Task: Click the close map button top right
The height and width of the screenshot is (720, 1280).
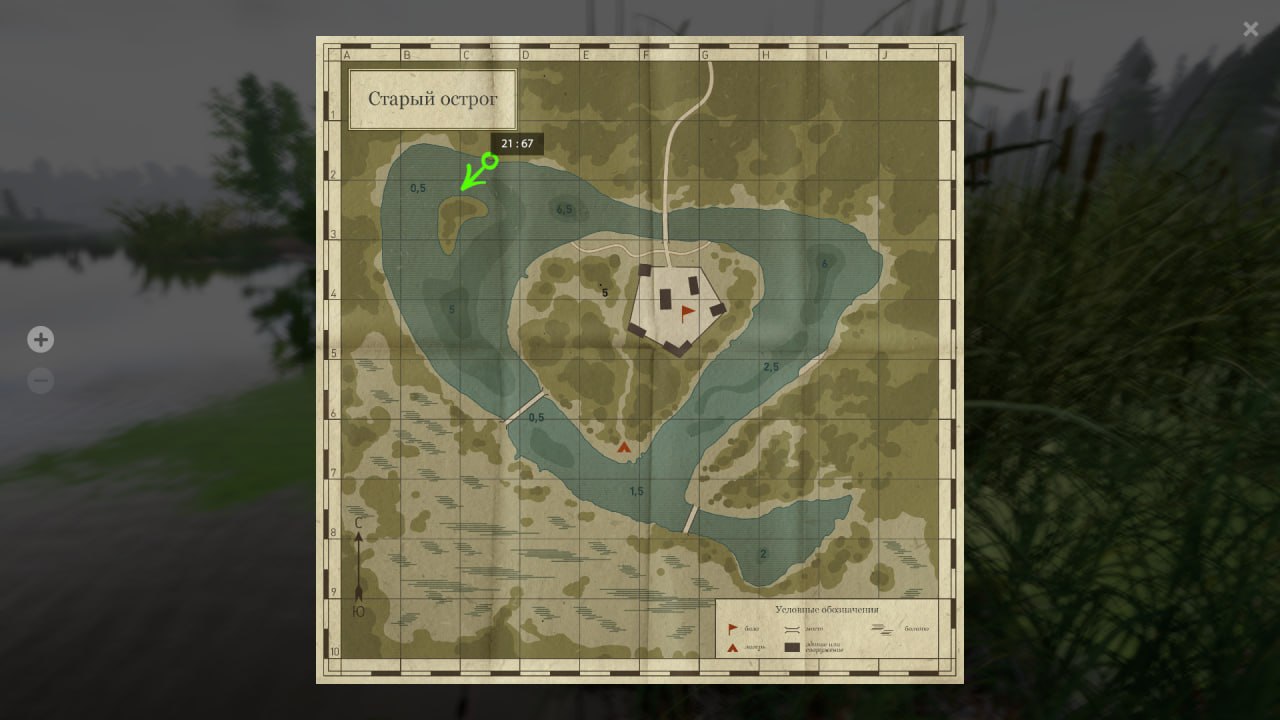Action: coord(1250,29)
